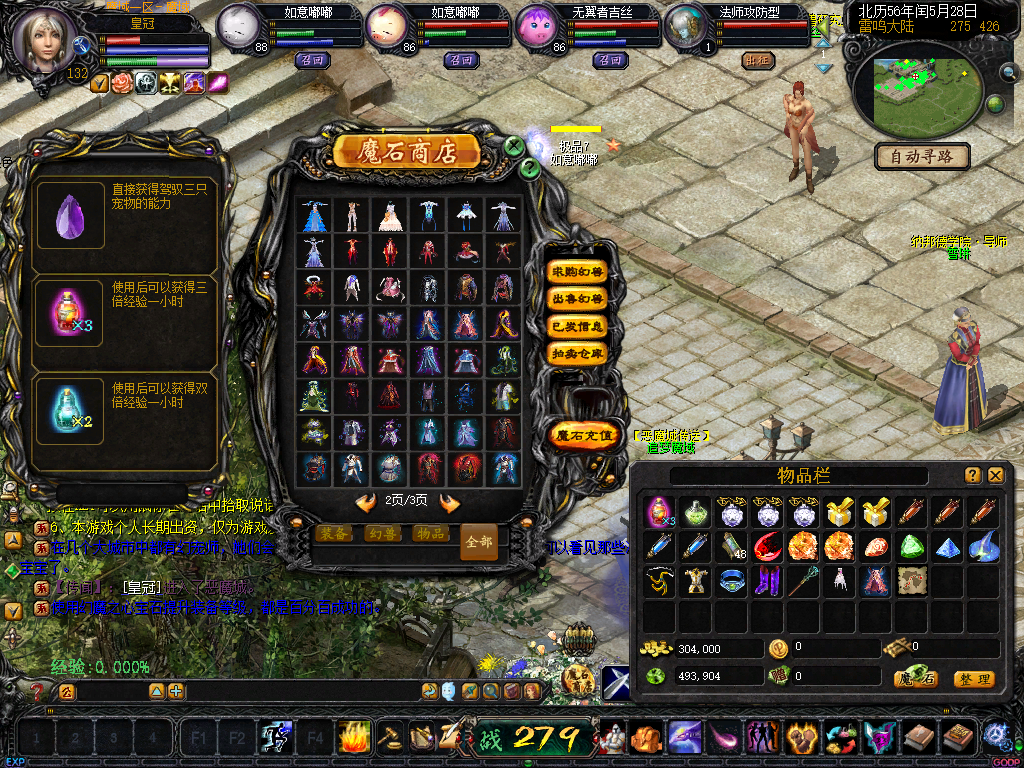Click the 出售幻兽 button

[x=578, y=299]
